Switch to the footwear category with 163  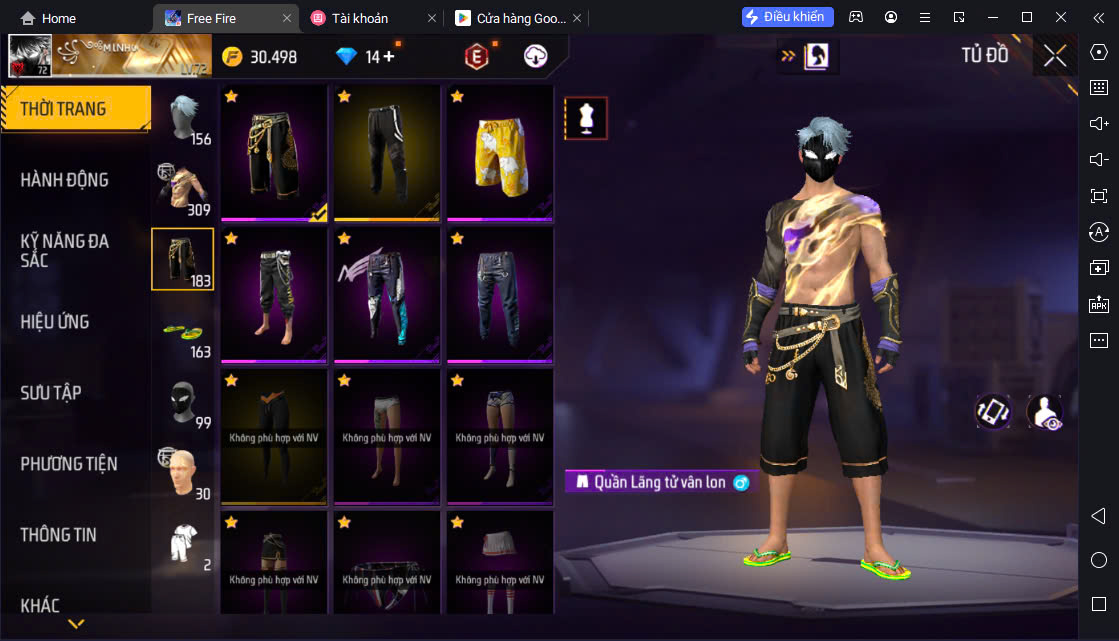[184, 331]
